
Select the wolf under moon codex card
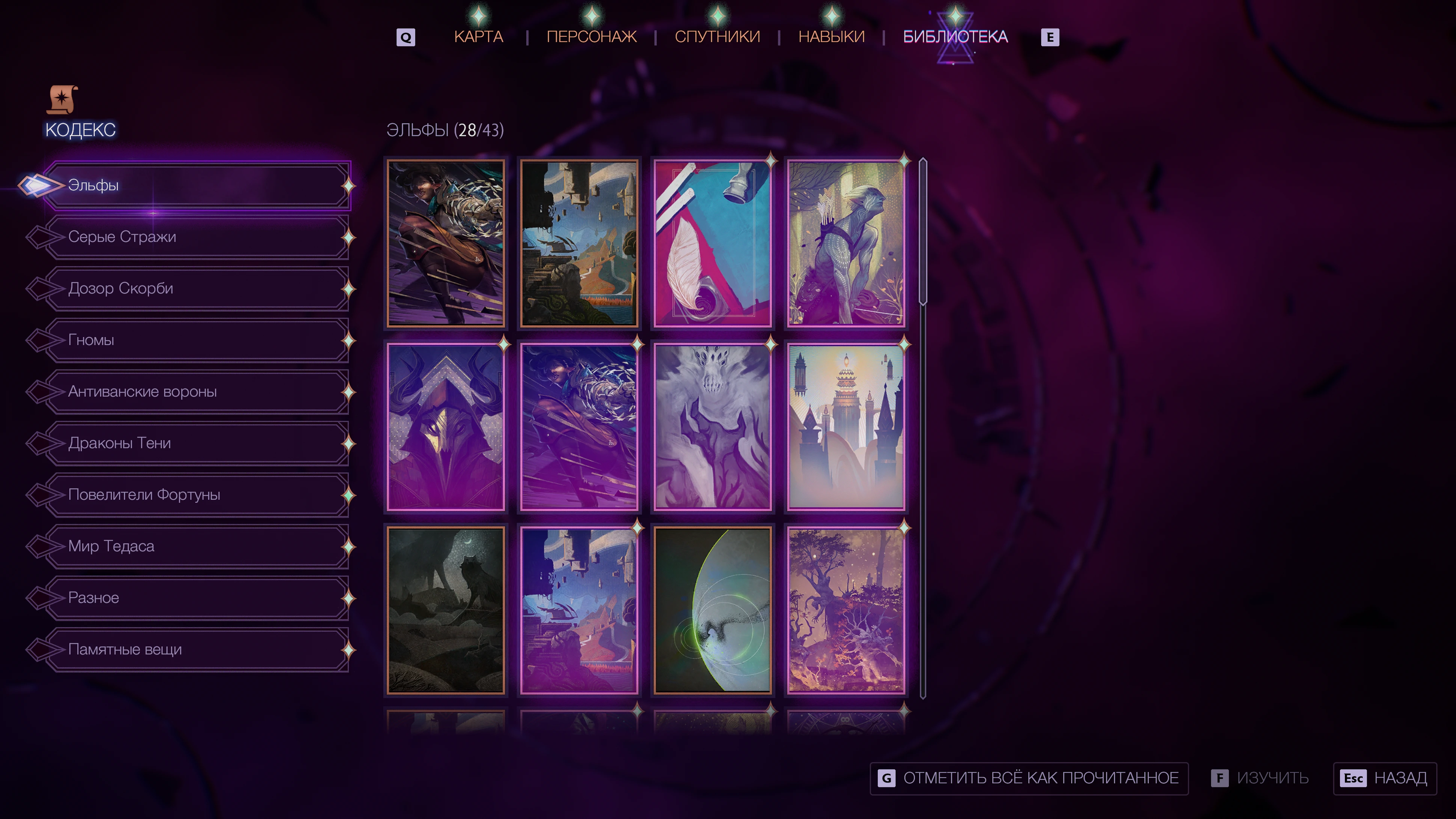(x=445, y=610)
